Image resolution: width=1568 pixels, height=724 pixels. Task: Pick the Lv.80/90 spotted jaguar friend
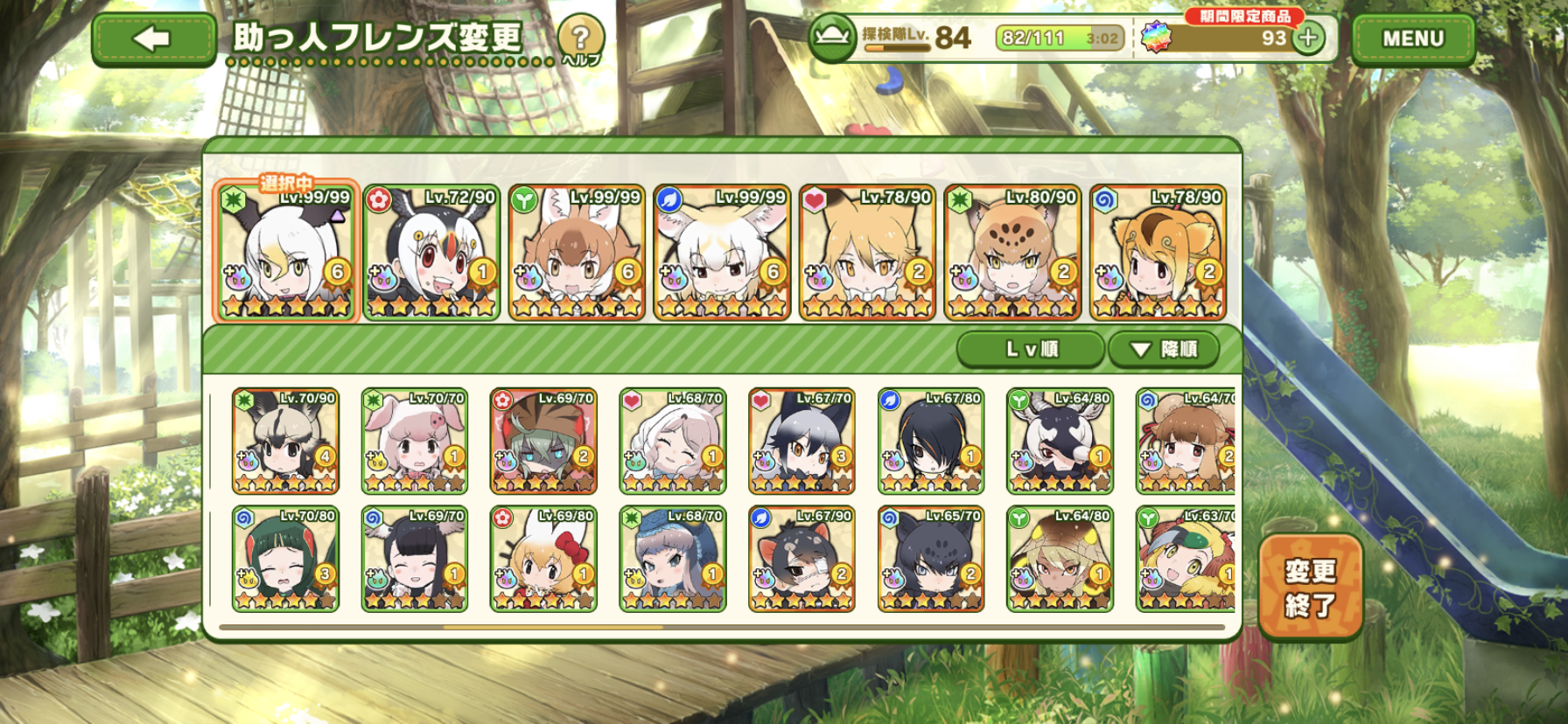(1012, 253)
